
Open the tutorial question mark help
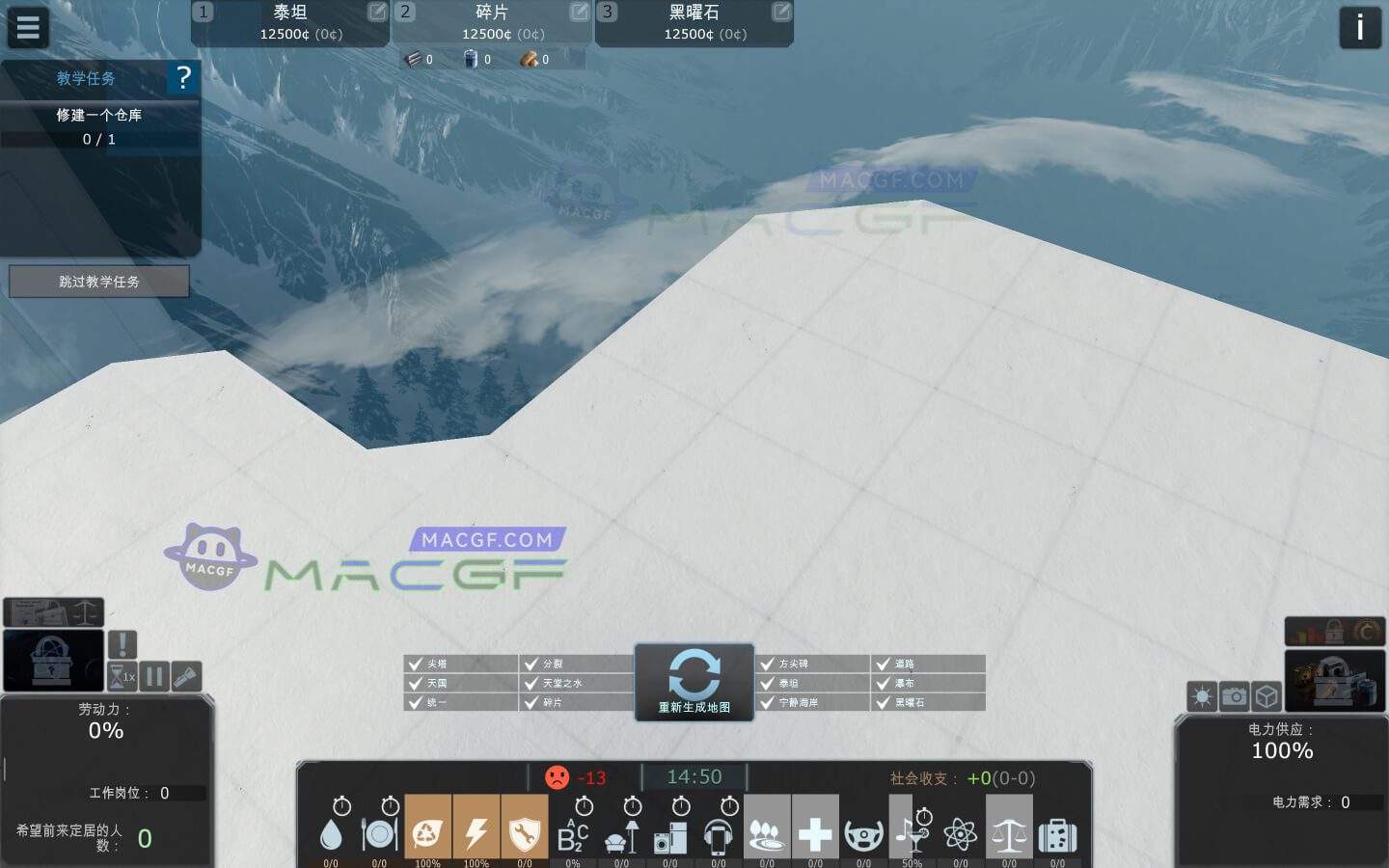click(183, 78)
